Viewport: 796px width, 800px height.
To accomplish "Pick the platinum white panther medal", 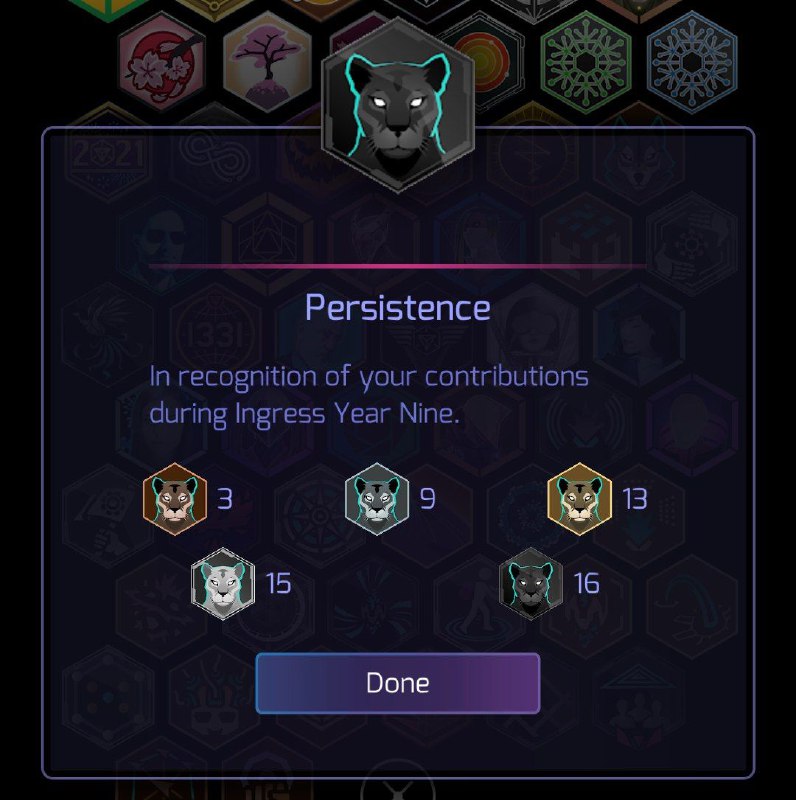I will pos(223,583).
